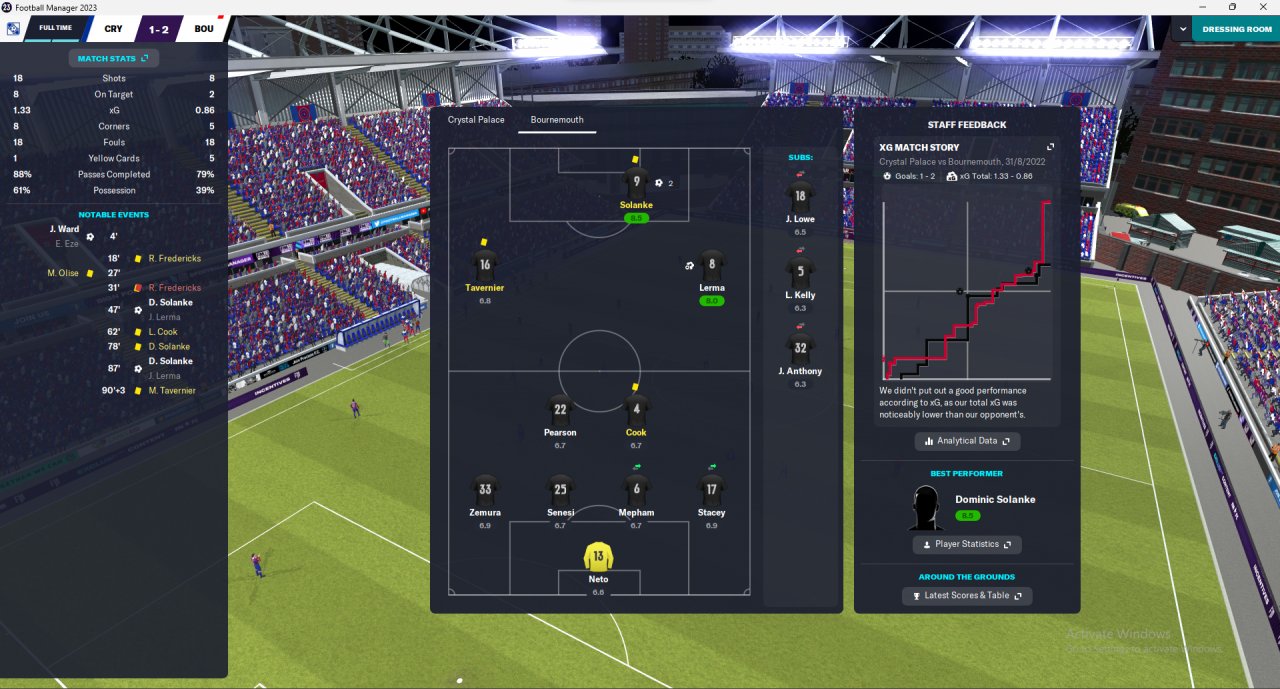Click goalkeeper Neto's yellow shirt
This screenshot has width=1280, height=689.
598,558
